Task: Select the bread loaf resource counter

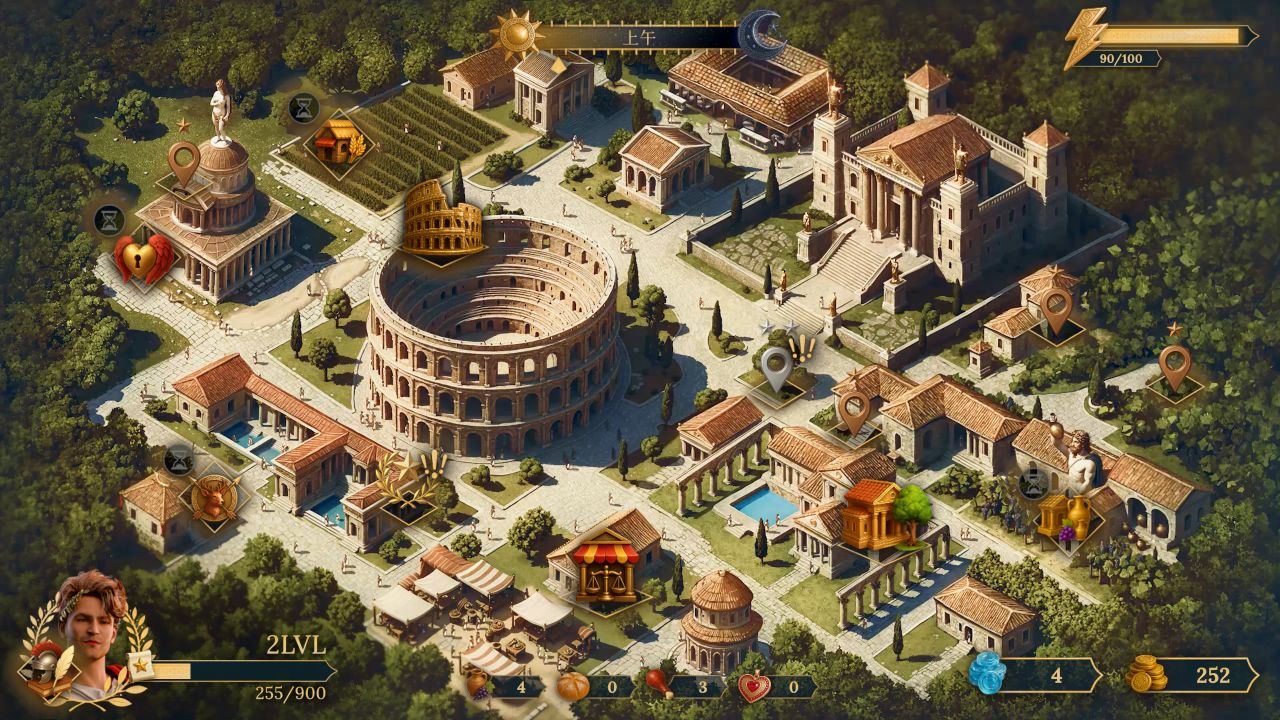Action: coord(595,687)
